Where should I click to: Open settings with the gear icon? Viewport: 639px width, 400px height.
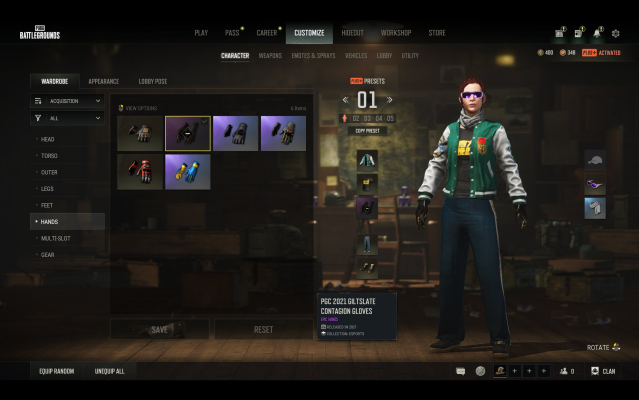click(x=616, y=33)
